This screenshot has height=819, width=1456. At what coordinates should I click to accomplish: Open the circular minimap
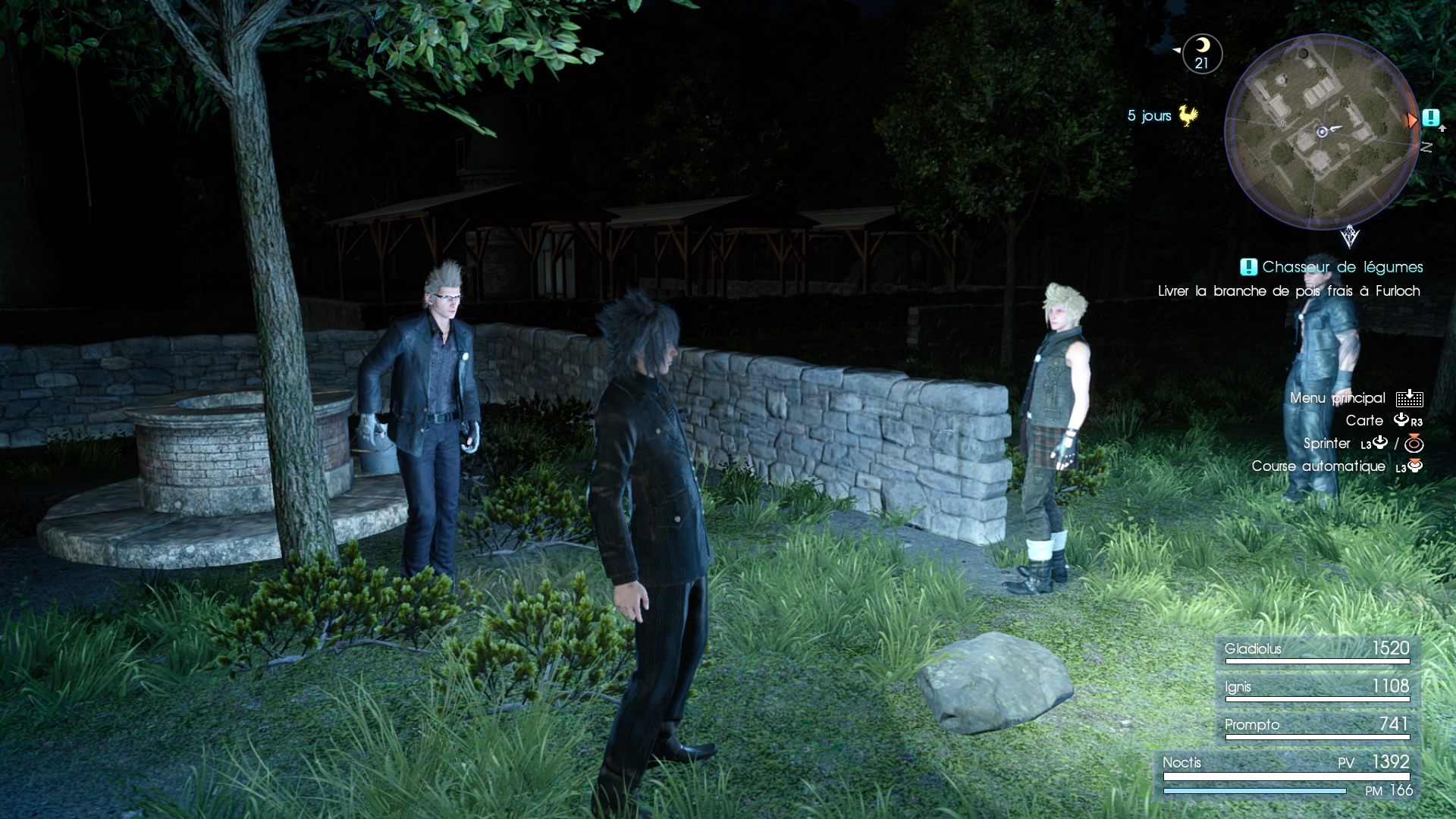coord(1322,131)
